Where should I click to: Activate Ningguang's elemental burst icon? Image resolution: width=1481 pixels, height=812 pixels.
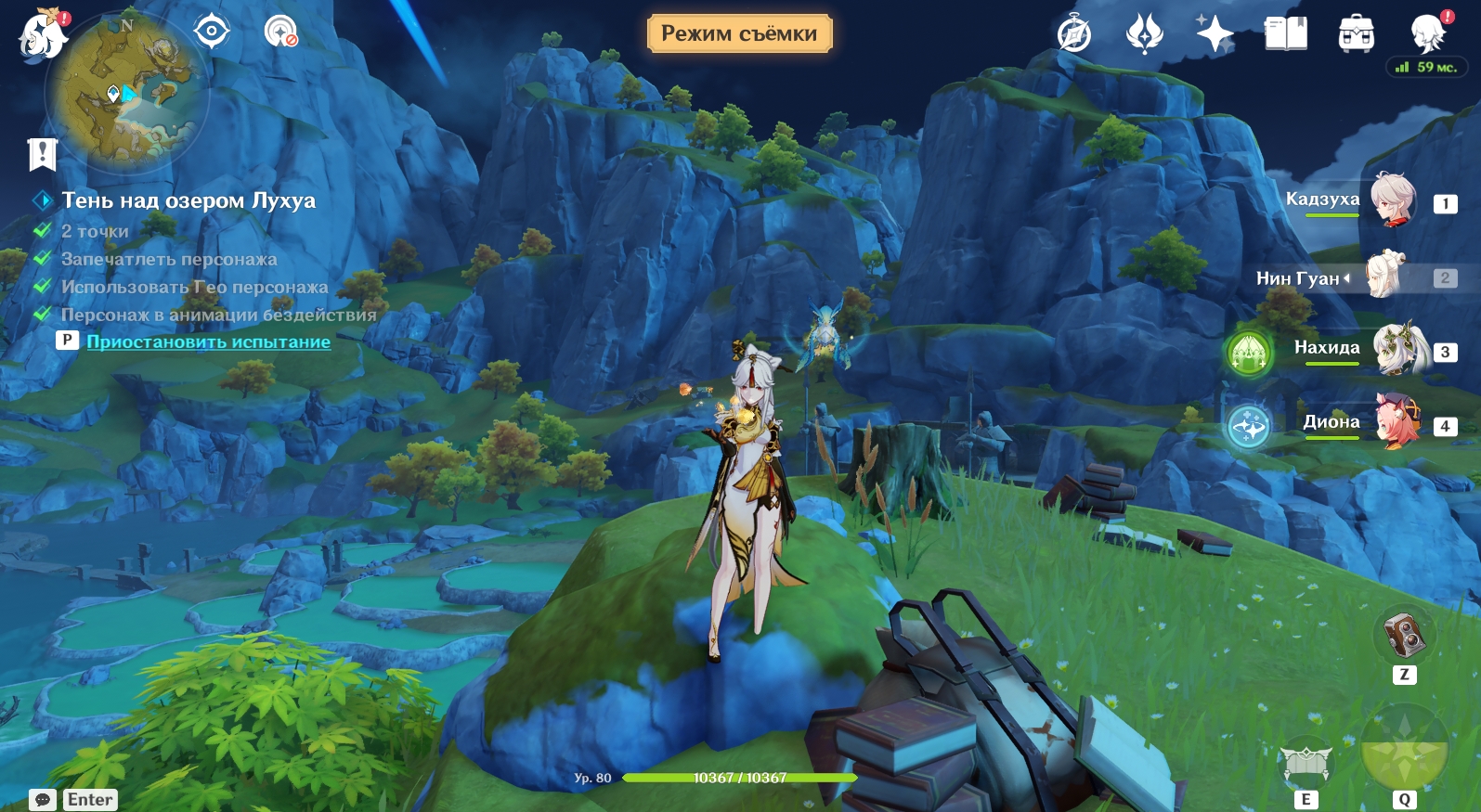(x=1404, y=750)
